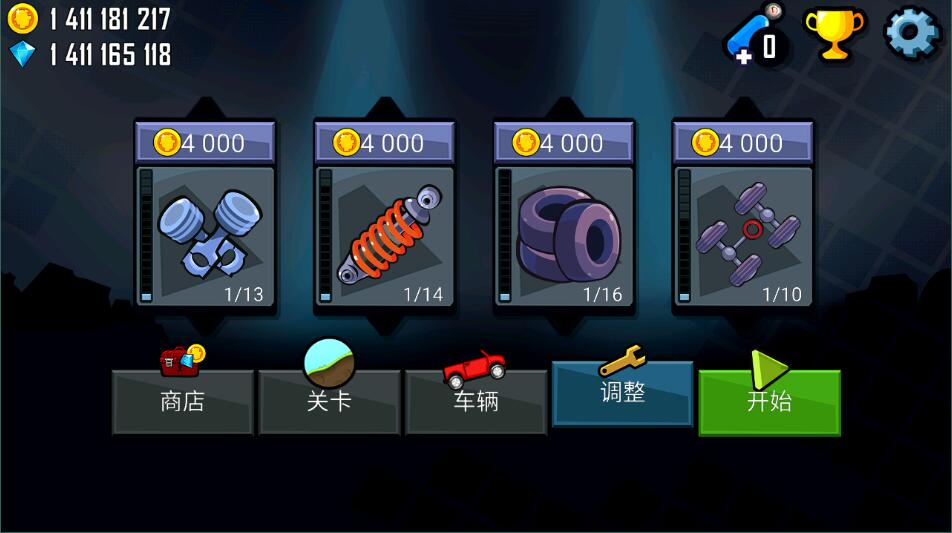Open the gear settings icon

911,33
